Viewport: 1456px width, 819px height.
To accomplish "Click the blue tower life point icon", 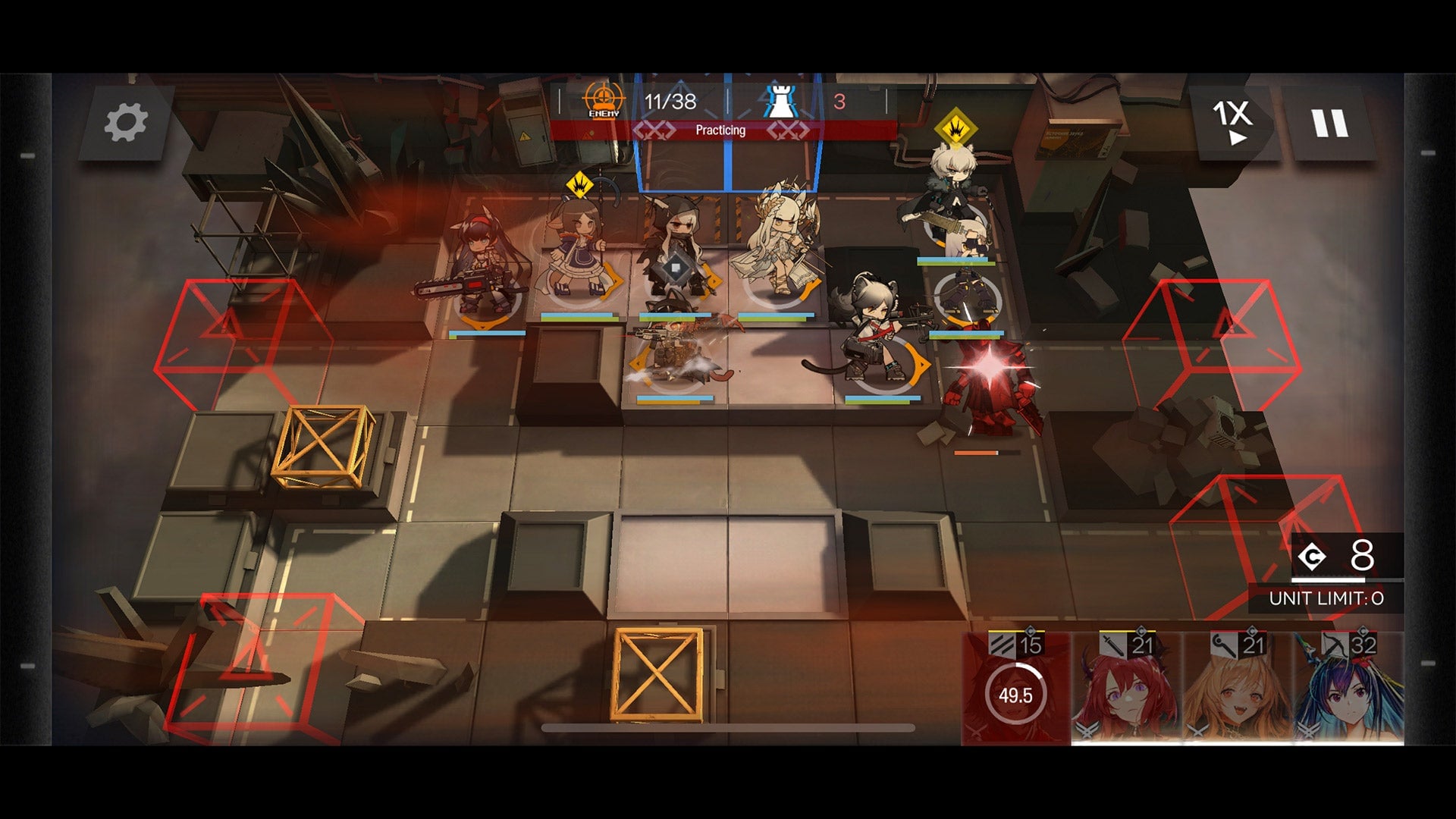I will coord(781,103).
